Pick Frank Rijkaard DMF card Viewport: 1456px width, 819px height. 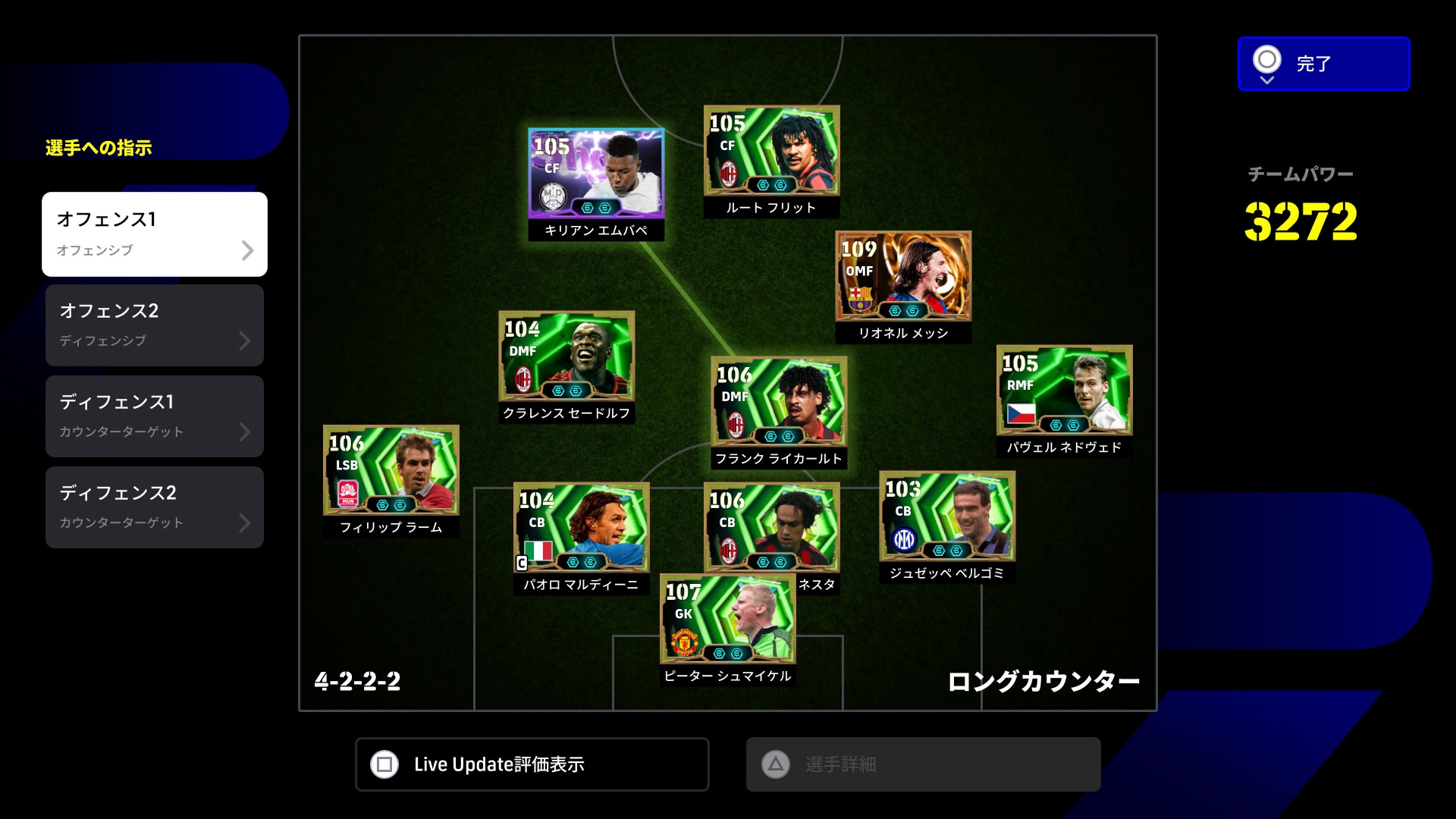pos(779,401)
